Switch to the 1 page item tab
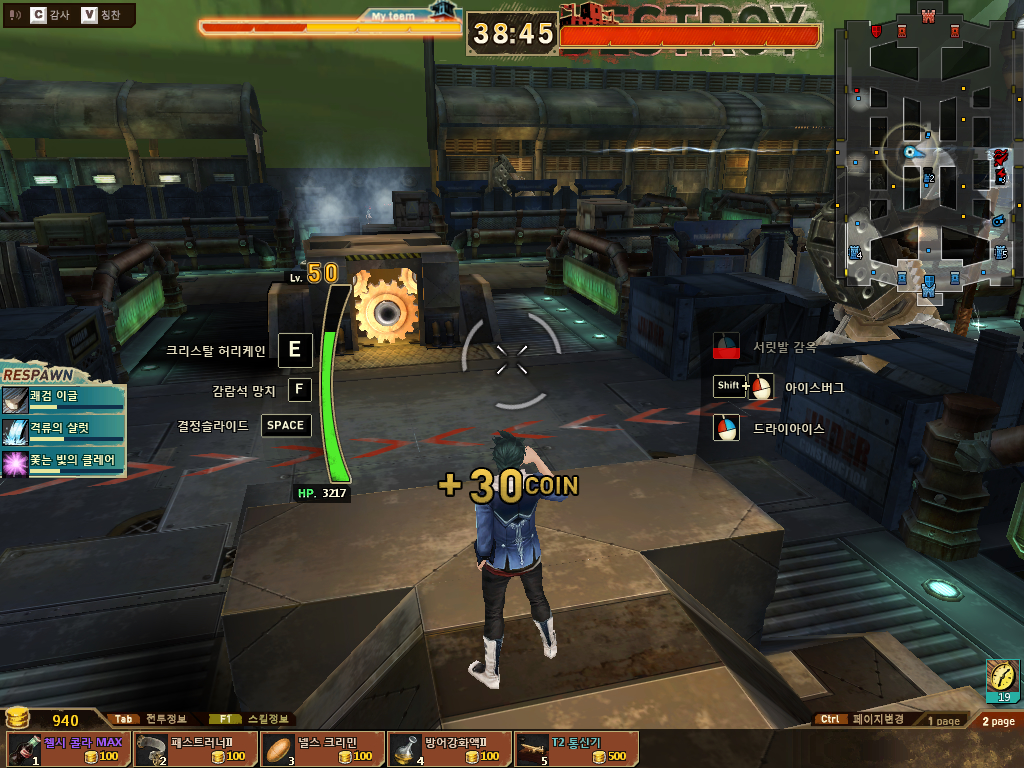This screenshot has height=768, width=1024. coord(943,720)
